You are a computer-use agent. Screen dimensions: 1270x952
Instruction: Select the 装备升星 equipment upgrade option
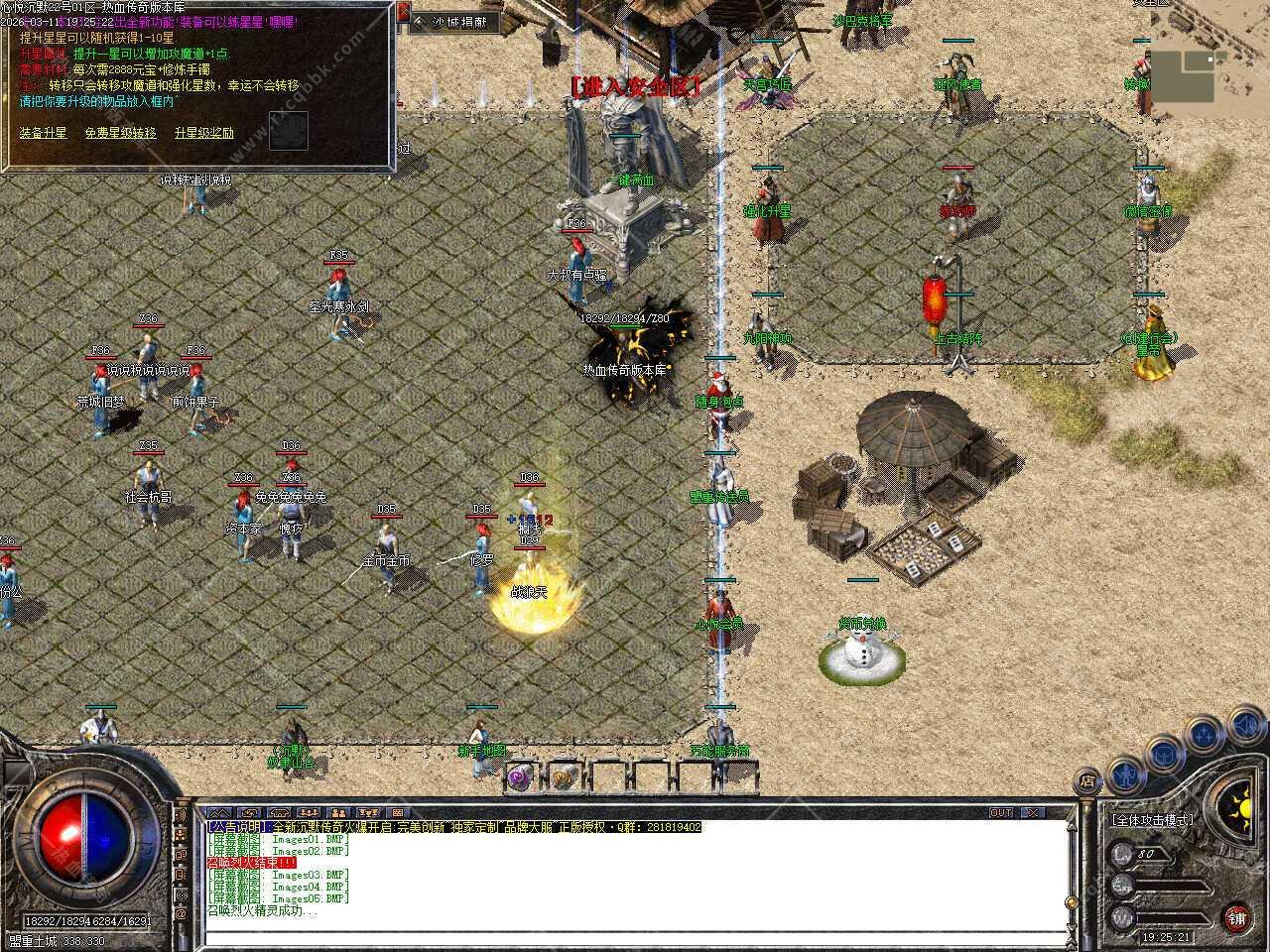(x=43, y=132)
